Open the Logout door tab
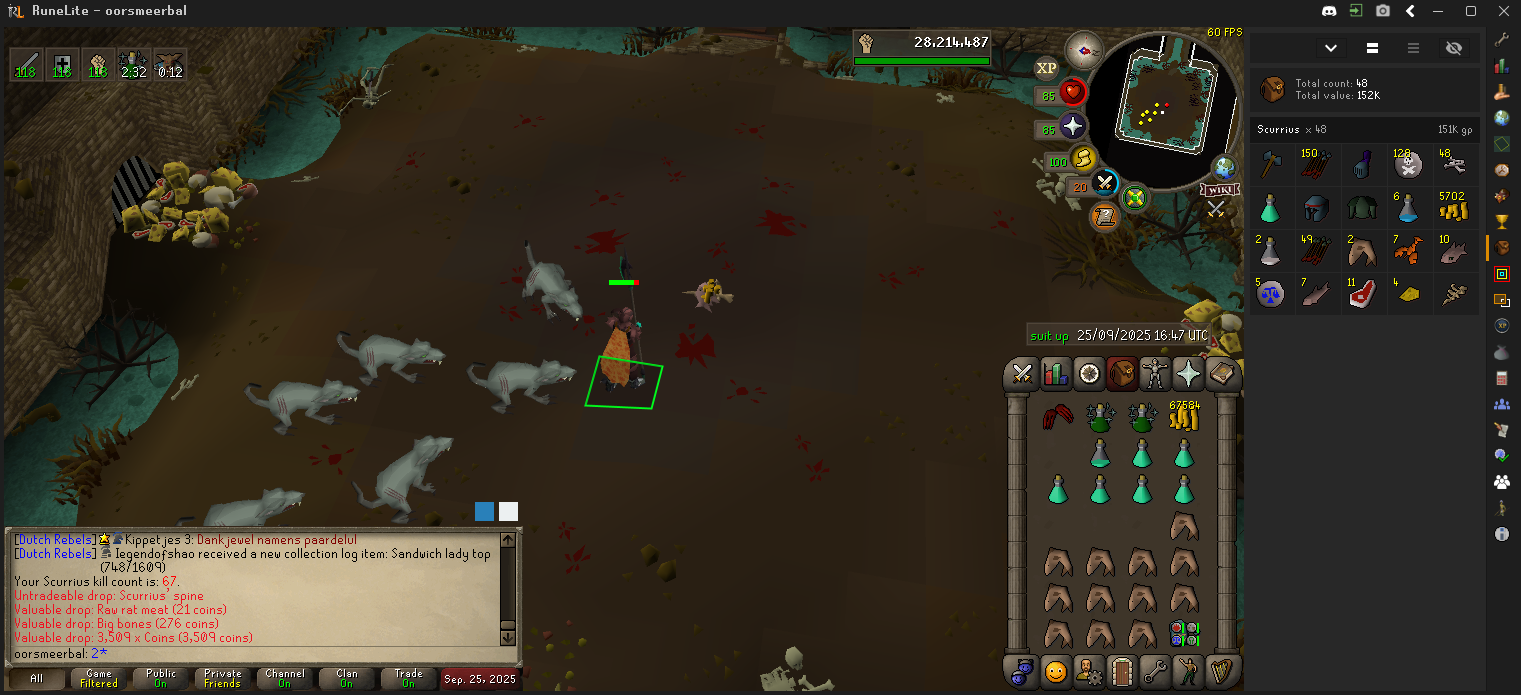The height and width of the screenshot is (695, 1521). [1123, 670]
